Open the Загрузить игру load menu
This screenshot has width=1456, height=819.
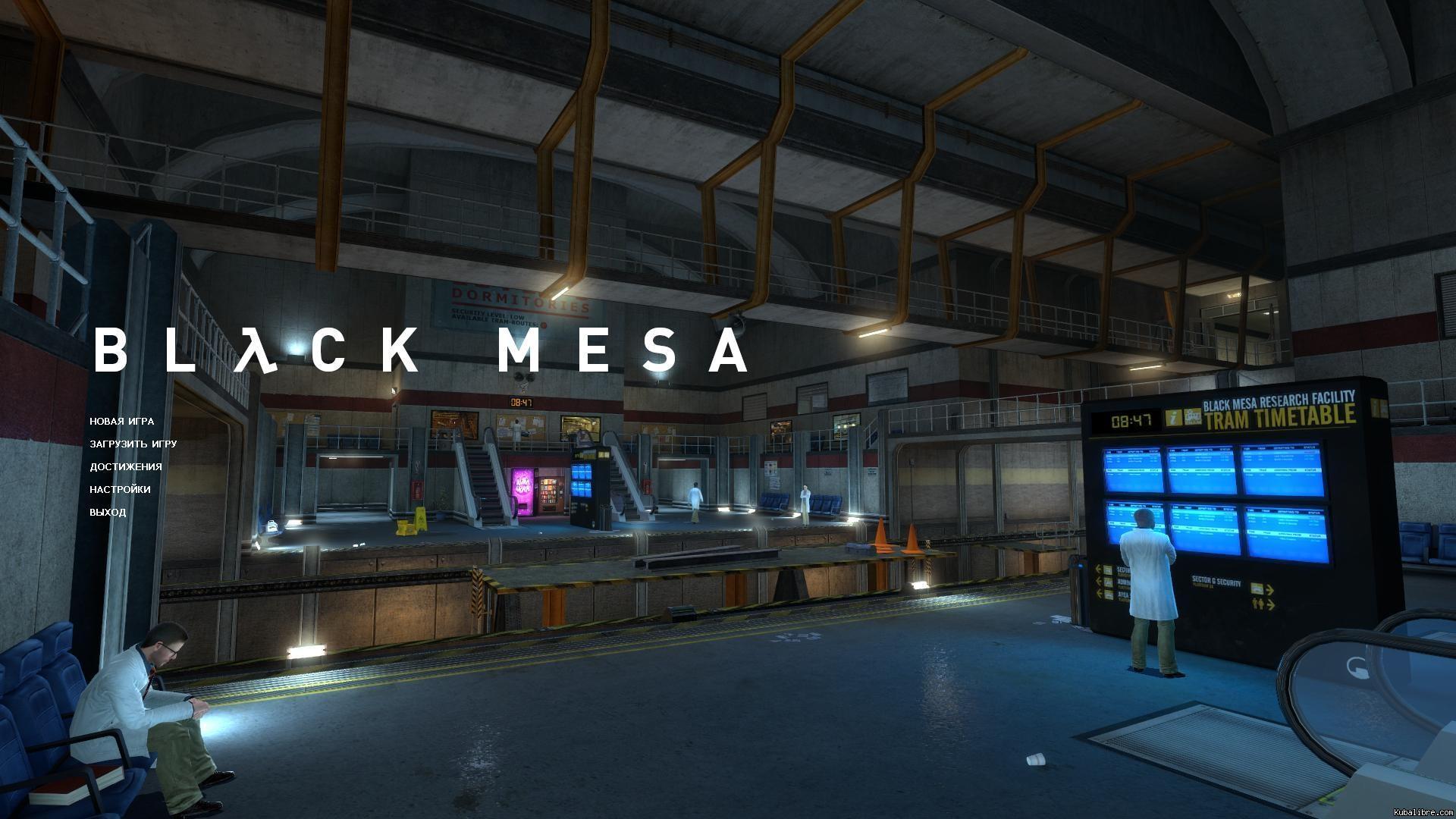point(133,444)
